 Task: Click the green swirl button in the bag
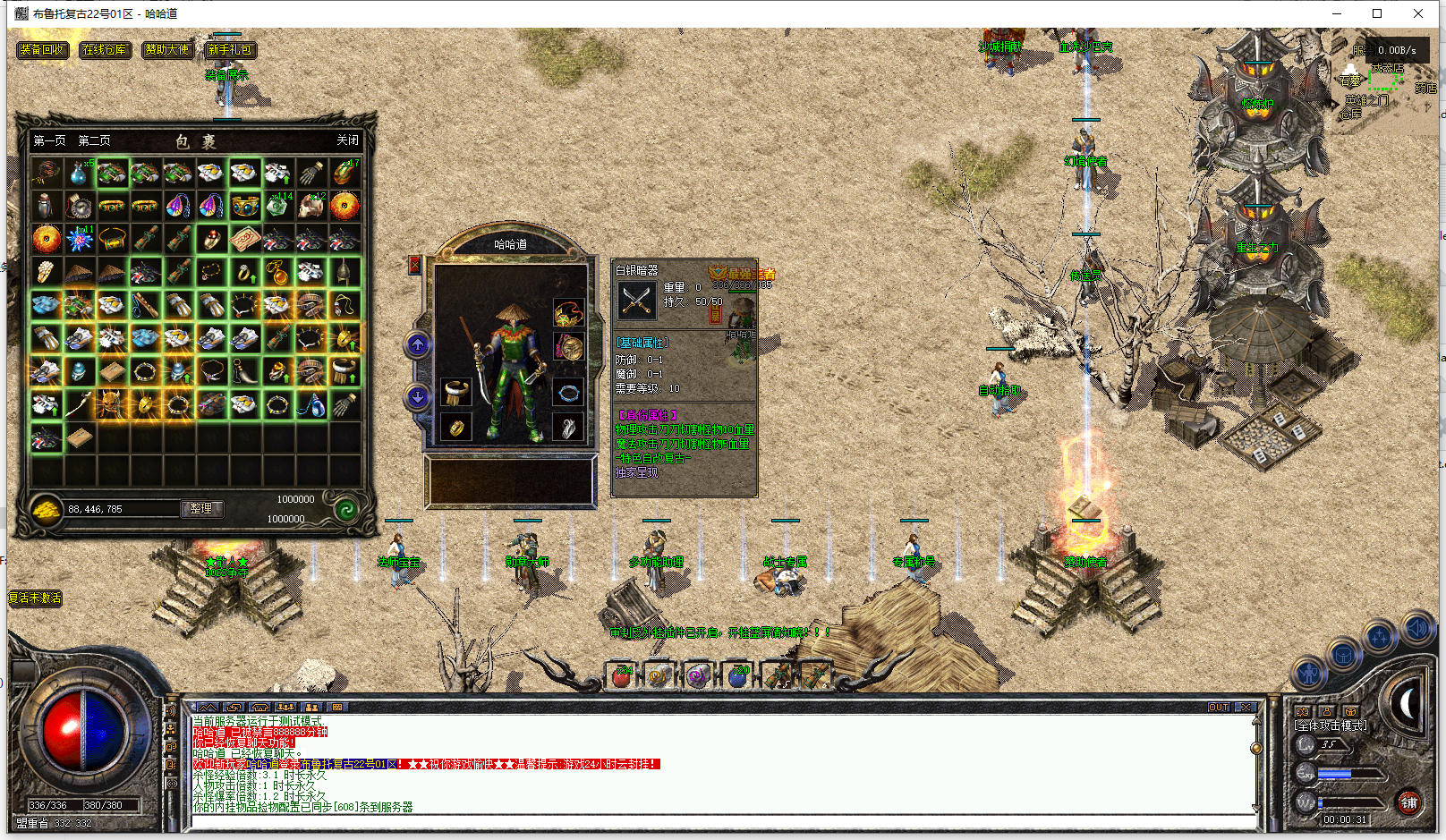click(346, 509)
